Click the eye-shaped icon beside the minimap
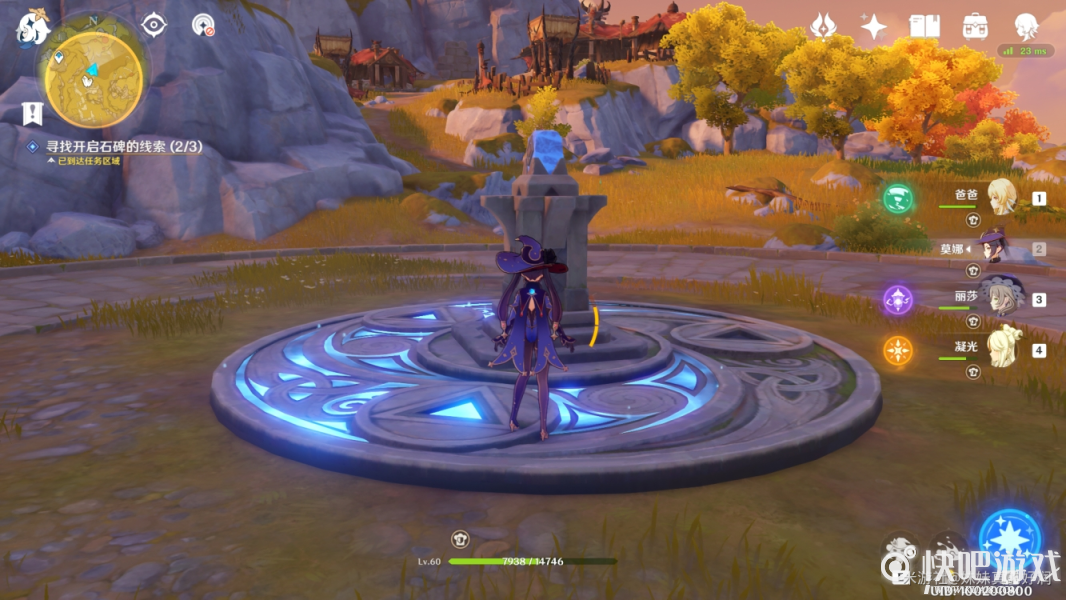The width and height of the screenshot is (1066, 600). pyautogui.click(x=154, y=25)
